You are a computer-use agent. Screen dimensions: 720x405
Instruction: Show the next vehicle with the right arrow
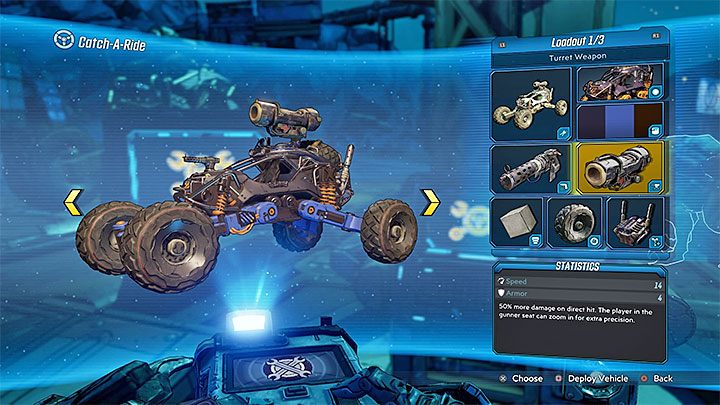point(431,203)
